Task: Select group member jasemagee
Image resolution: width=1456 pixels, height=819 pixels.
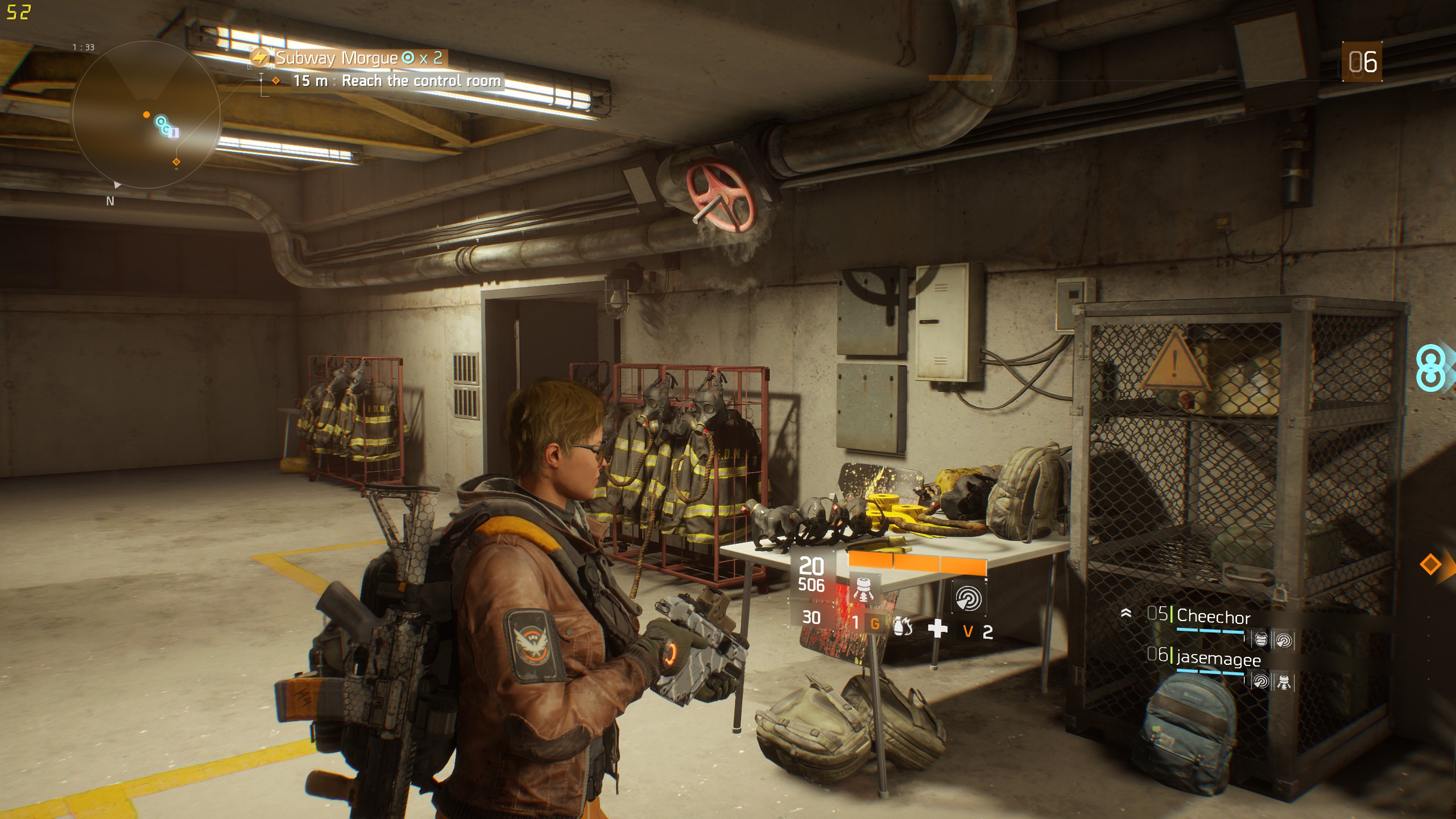Action: point(1218,659)
